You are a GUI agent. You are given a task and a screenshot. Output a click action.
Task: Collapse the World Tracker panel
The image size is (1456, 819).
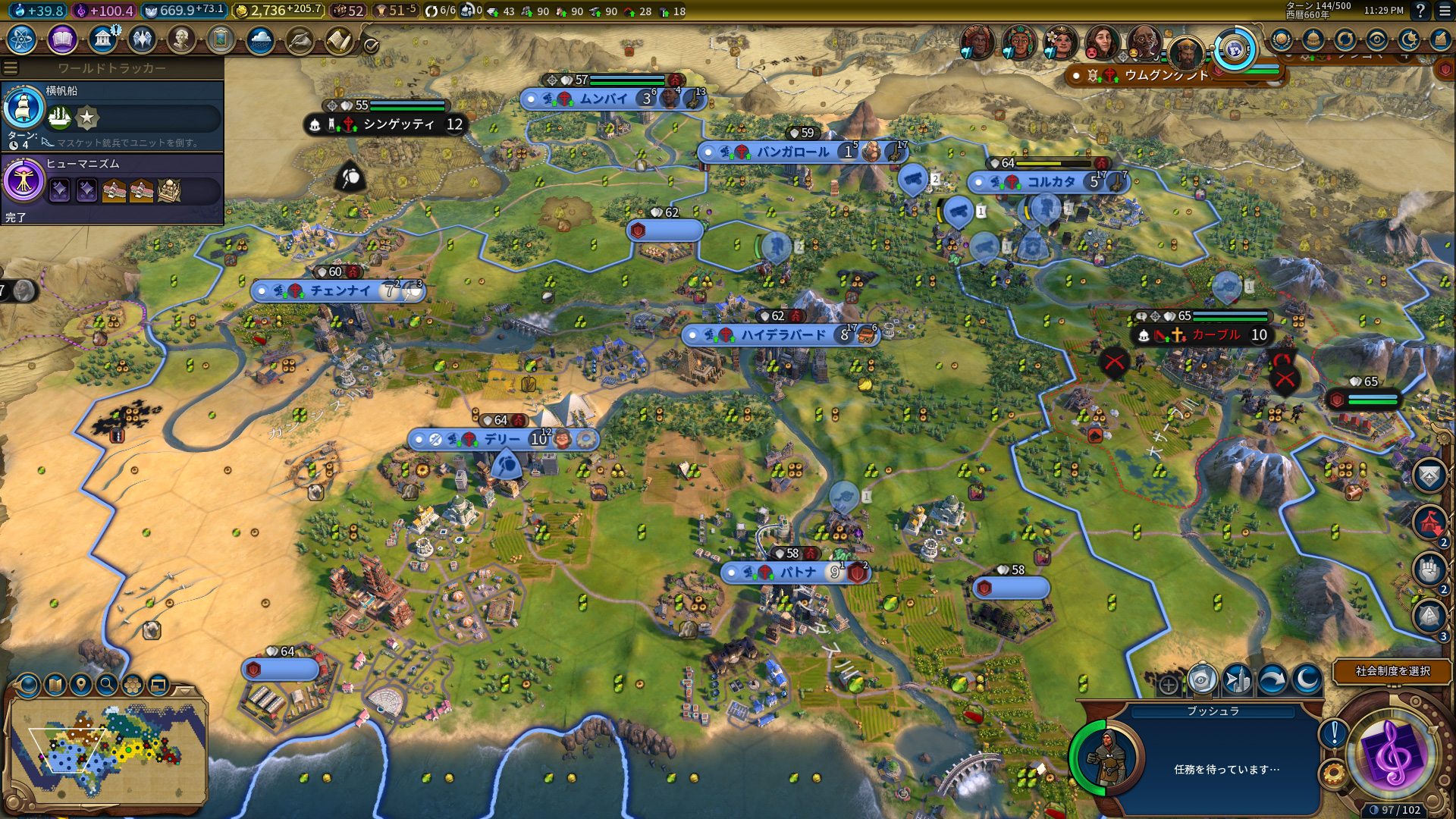click(x=10, y=66)
